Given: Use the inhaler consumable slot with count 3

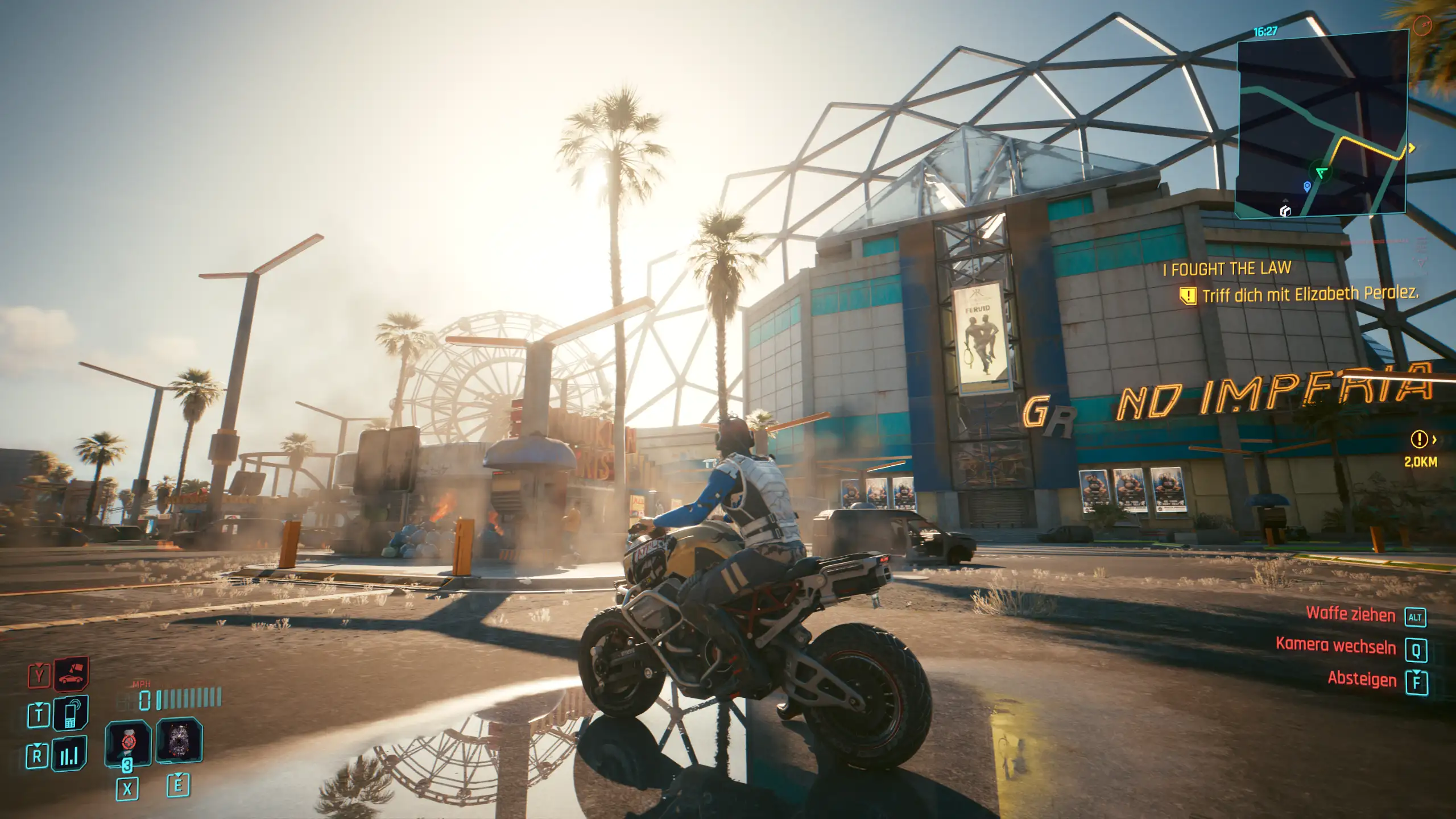Looking at the screenshot, I should (128, 743).
